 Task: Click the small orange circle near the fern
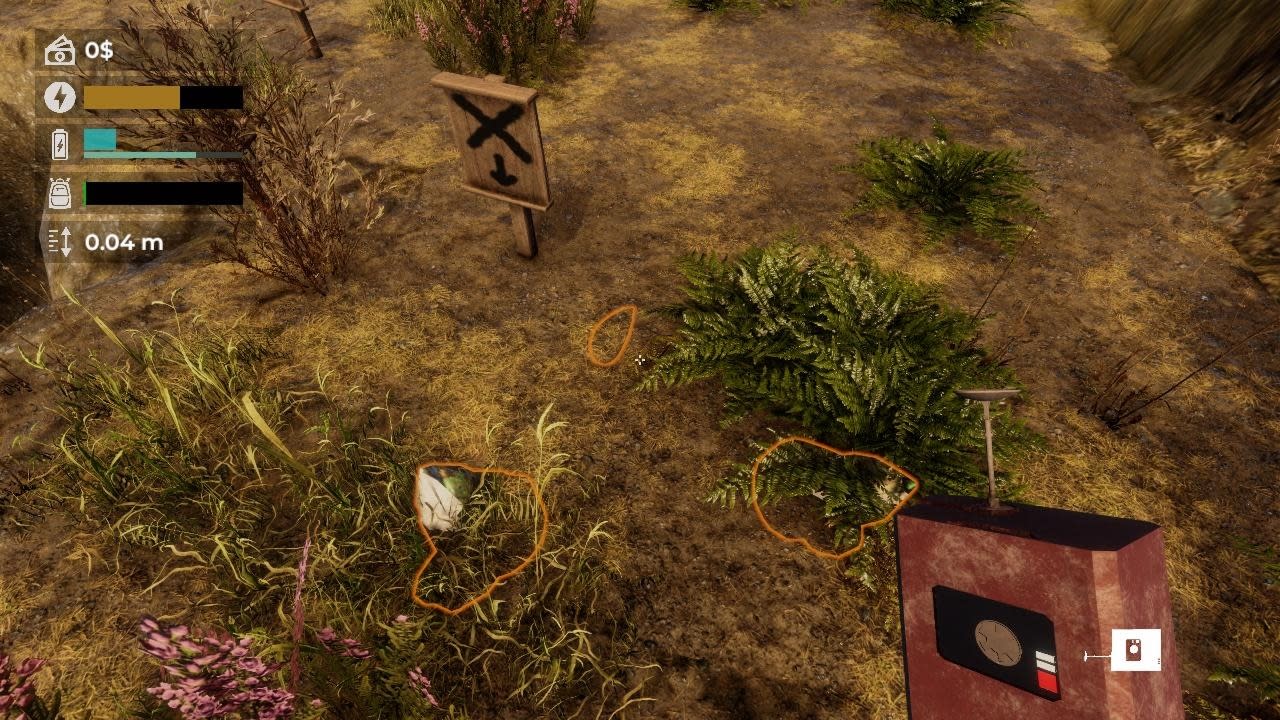click(x=614, y=337)
